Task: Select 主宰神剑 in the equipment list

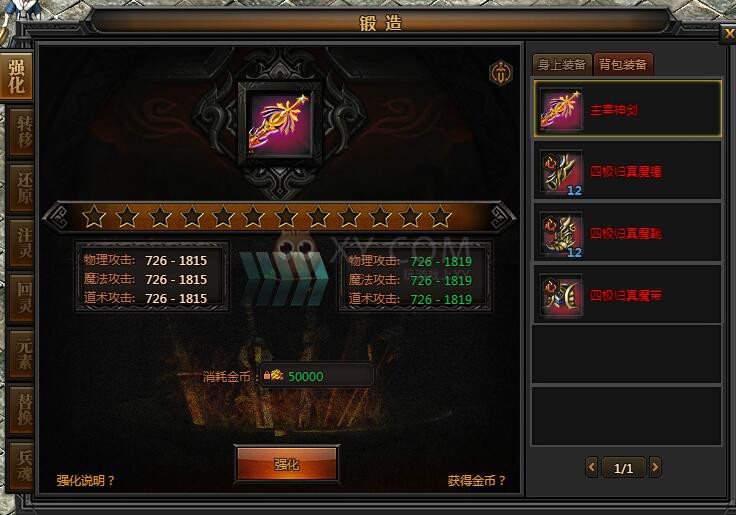Action: [x=627, y=108]
